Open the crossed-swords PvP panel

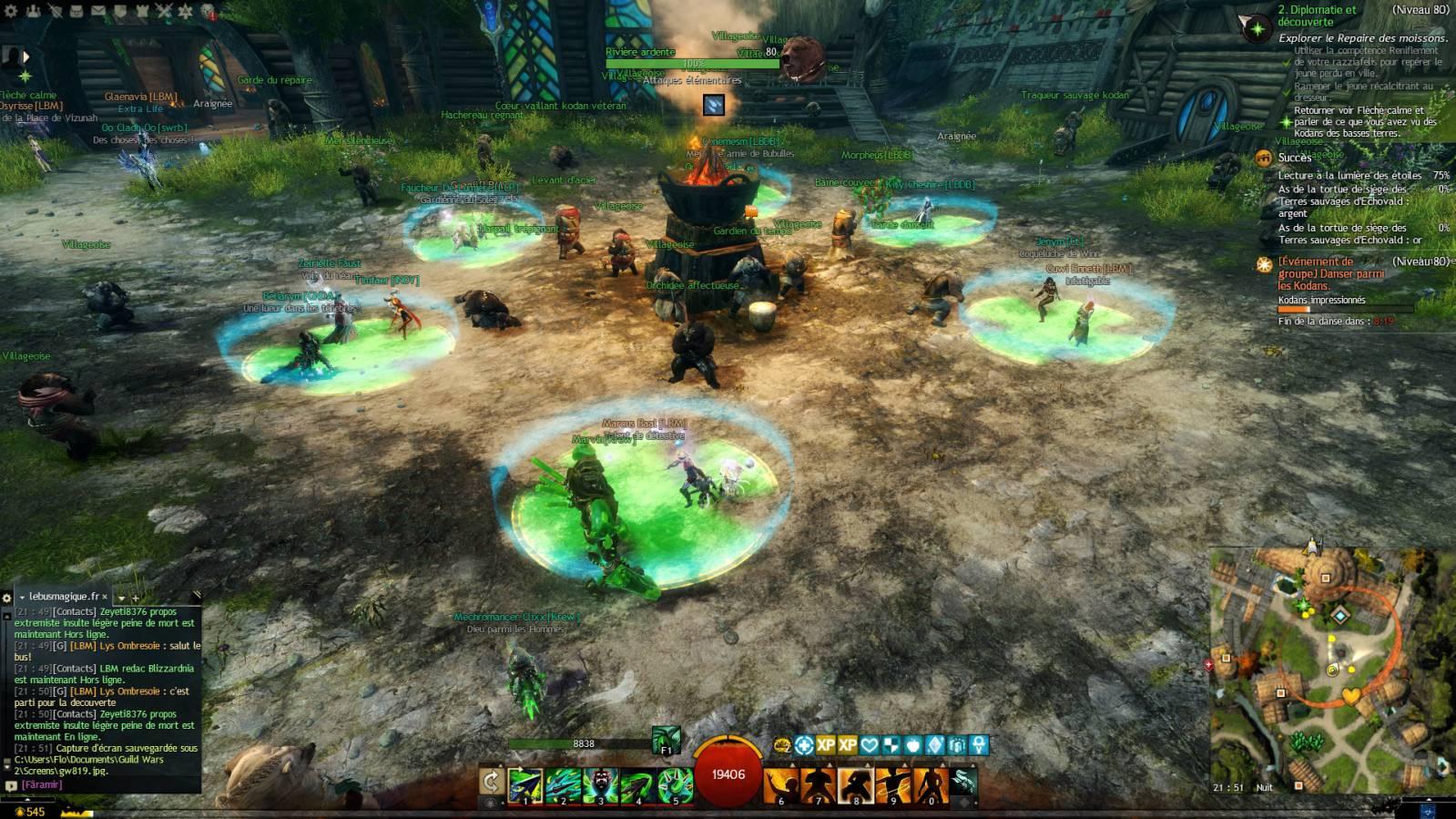[164, 11]
